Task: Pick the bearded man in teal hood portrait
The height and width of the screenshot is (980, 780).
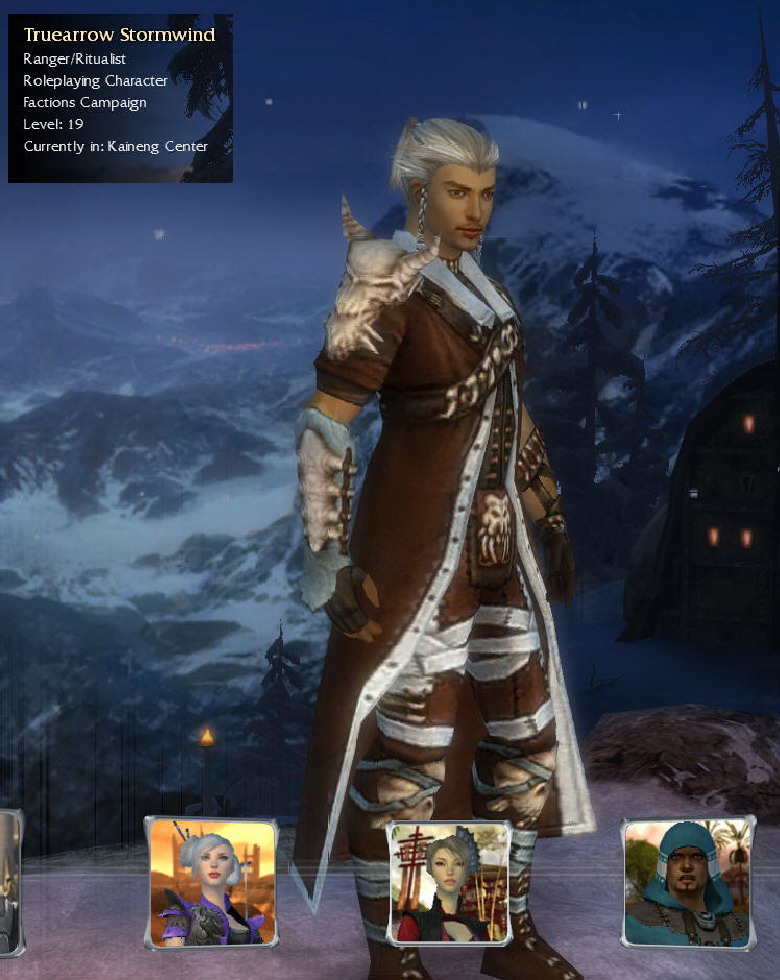Action: coord(687,883)
